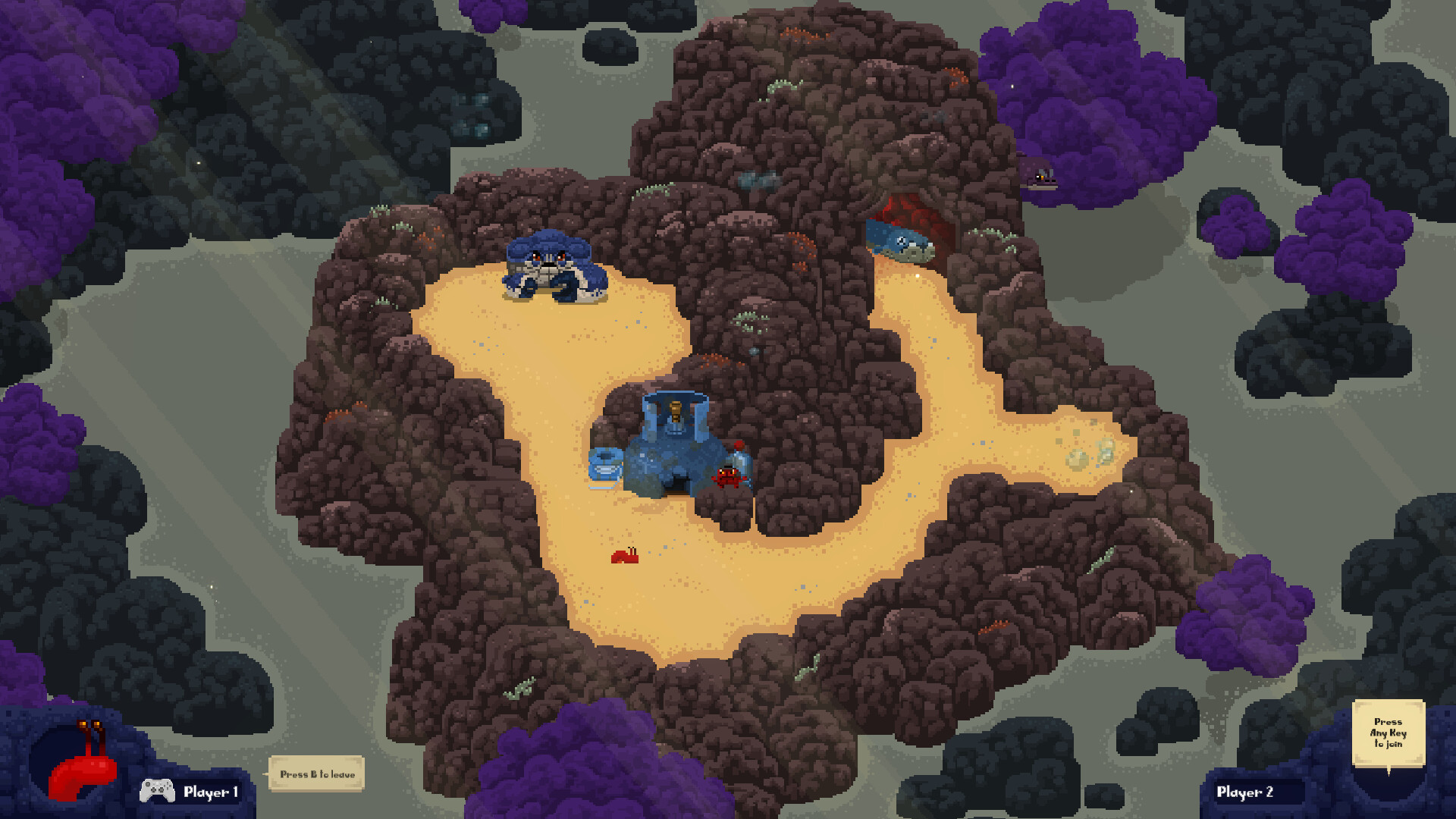The height and width of the screenshot is (819, 1456).
Task: Click the dark fish swimming near purple coral
Action: click(1043, 174)
